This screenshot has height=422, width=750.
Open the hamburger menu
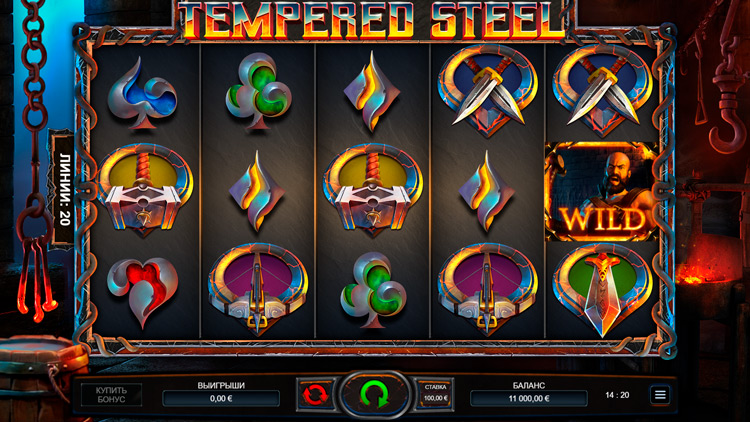tap(660, 395)
